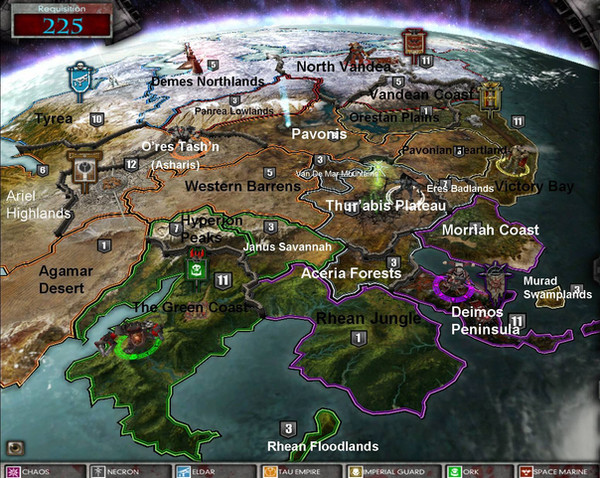Select the Western Barrens province

tap(229, 185)
